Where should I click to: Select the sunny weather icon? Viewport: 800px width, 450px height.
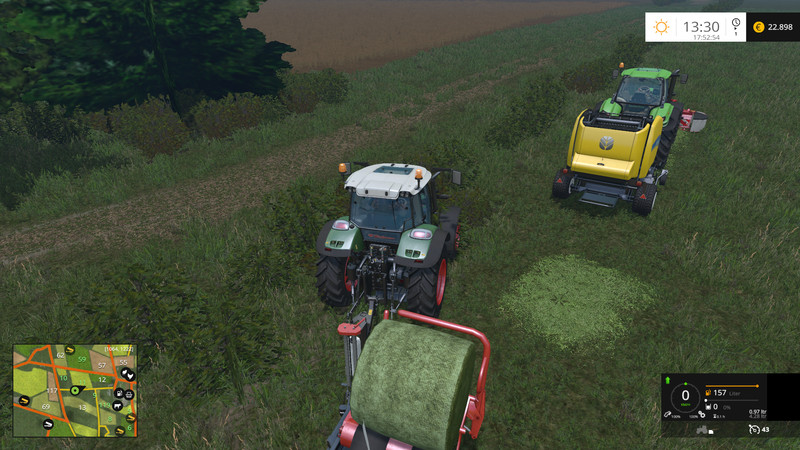pos(661,27)
